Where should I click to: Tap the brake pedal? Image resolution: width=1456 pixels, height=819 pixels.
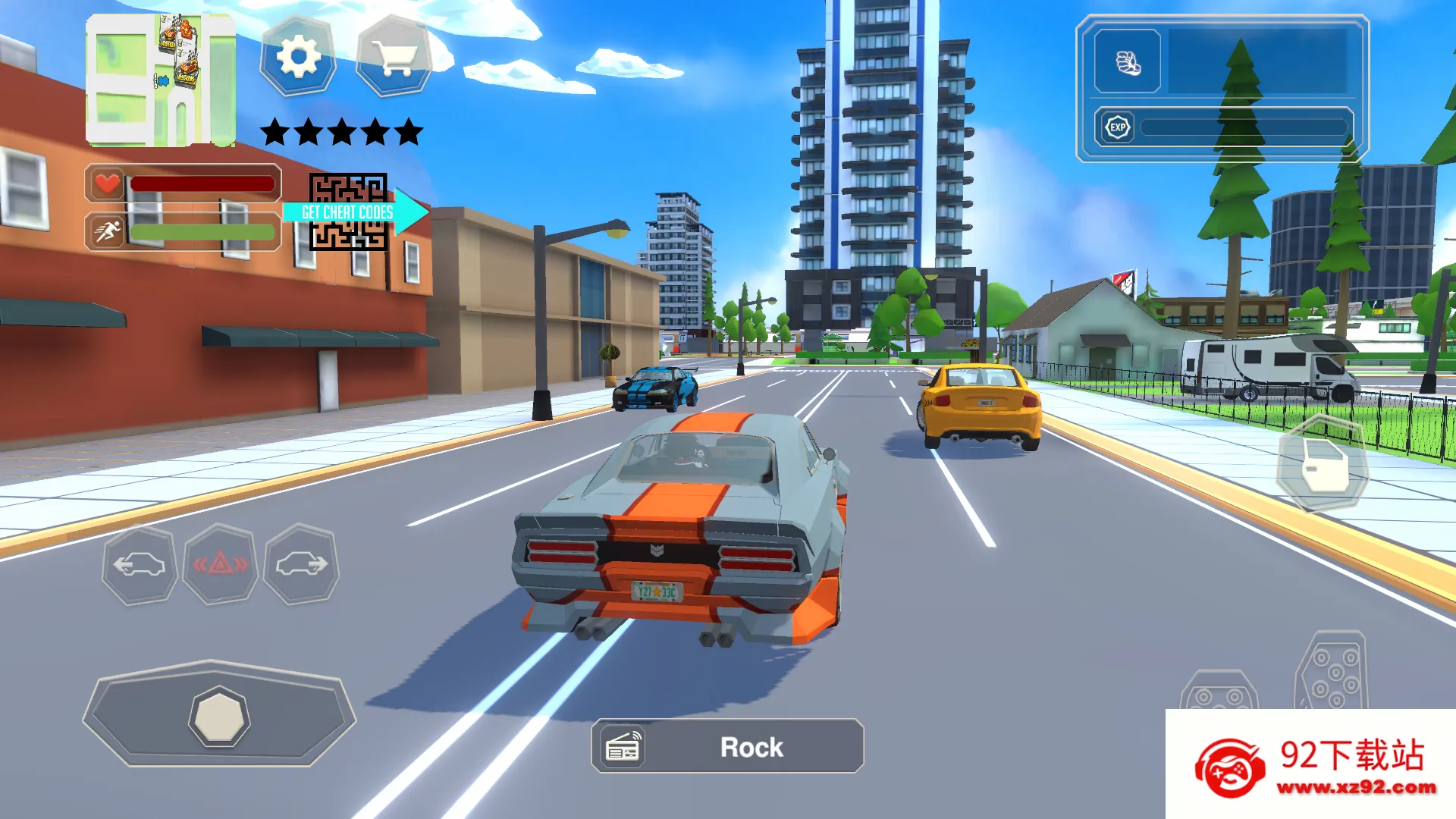tap(1219, 692)
